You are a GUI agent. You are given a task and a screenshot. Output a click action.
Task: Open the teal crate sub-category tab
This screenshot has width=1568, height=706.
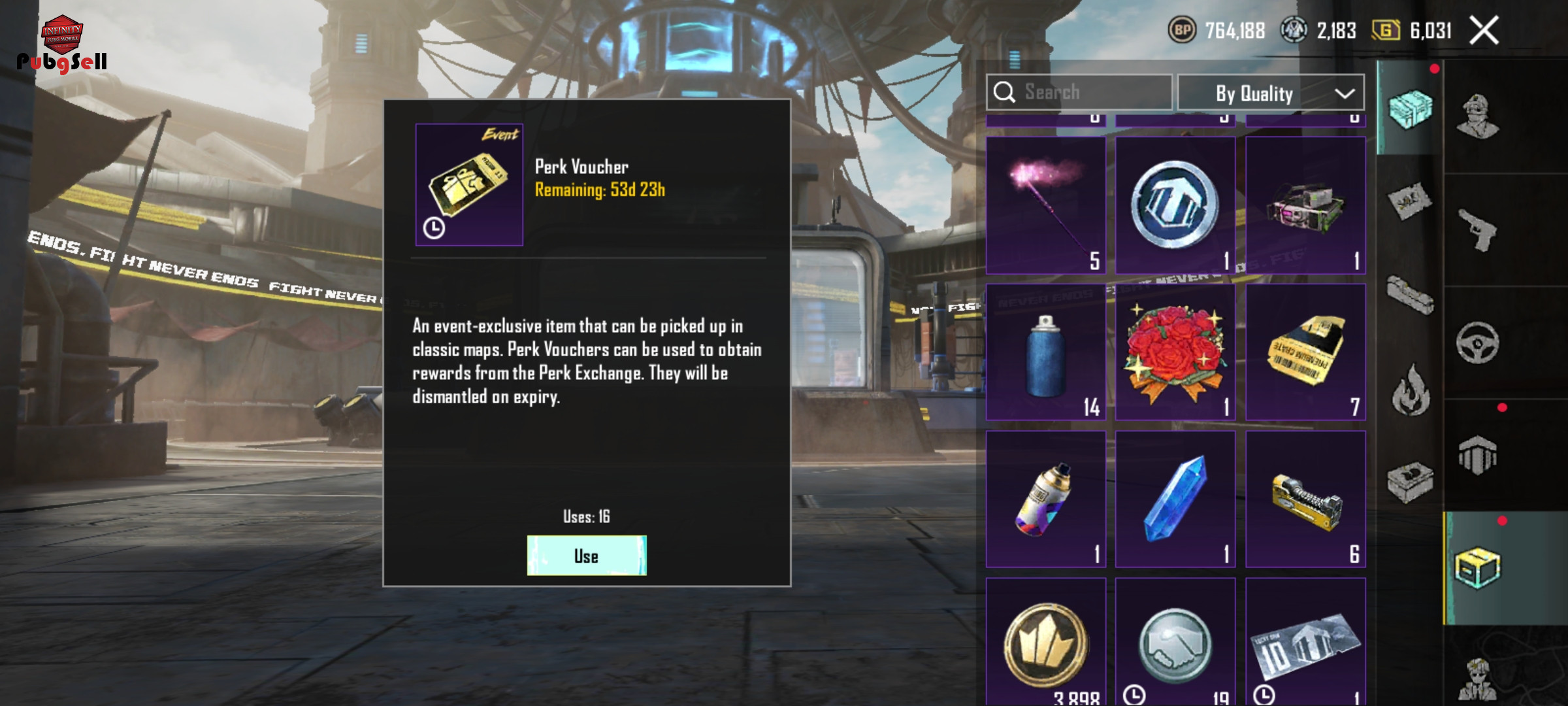click(x=1410, y=109)
